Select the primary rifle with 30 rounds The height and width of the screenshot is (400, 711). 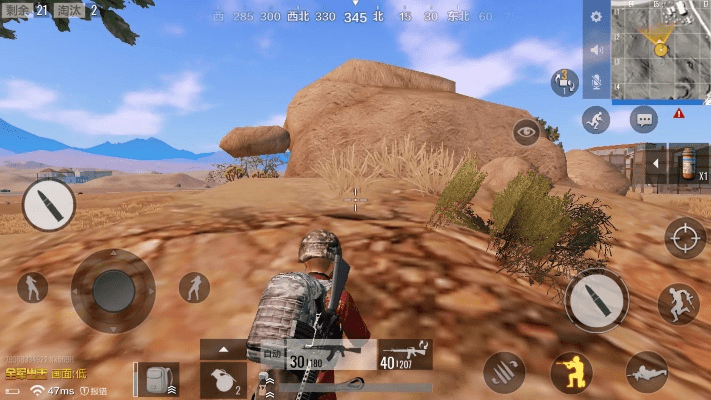[318, 356]
